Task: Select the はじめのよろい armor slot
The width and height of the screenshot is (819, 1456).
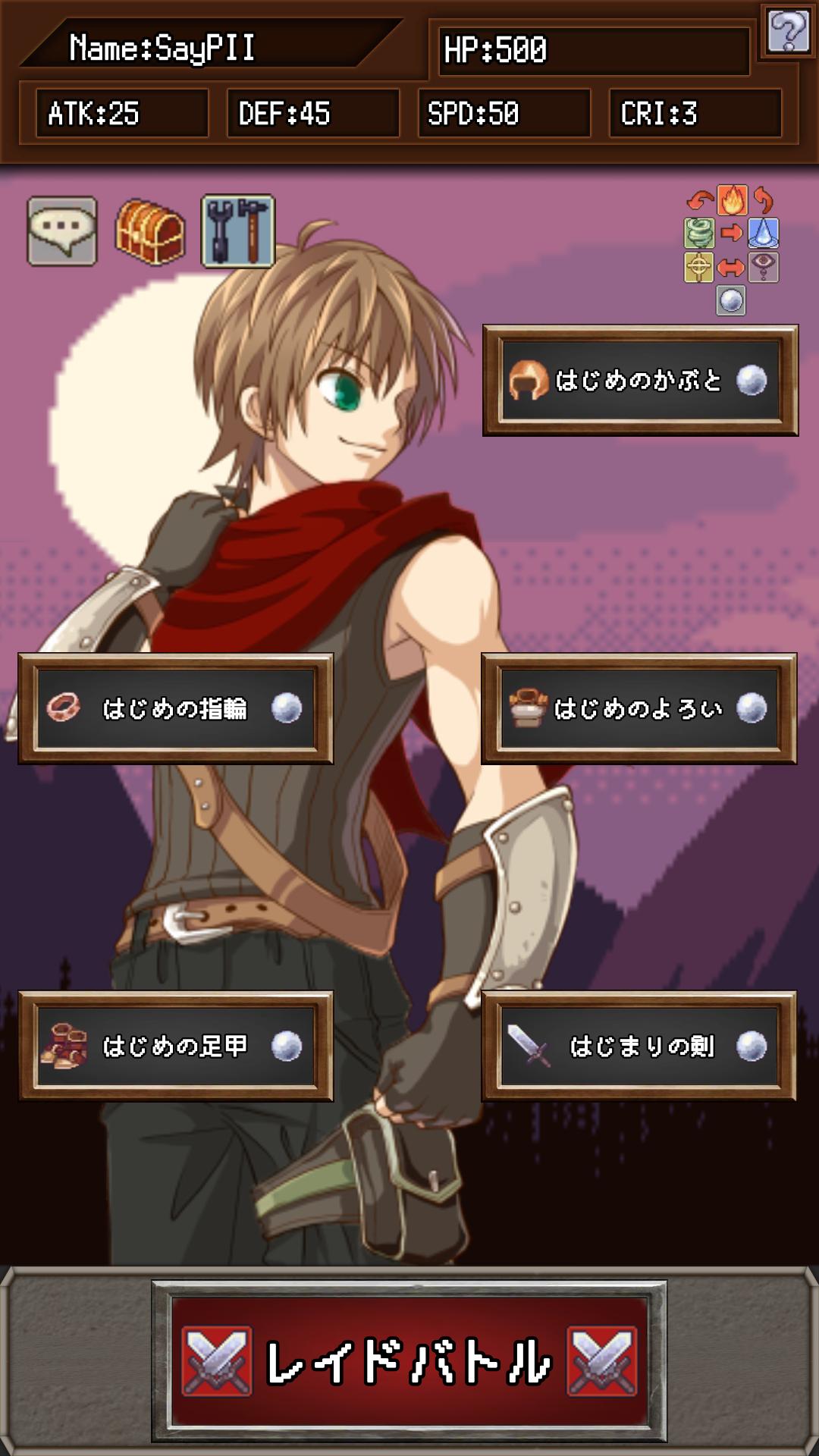Action: pyautogui.click(x=639, y=708)
